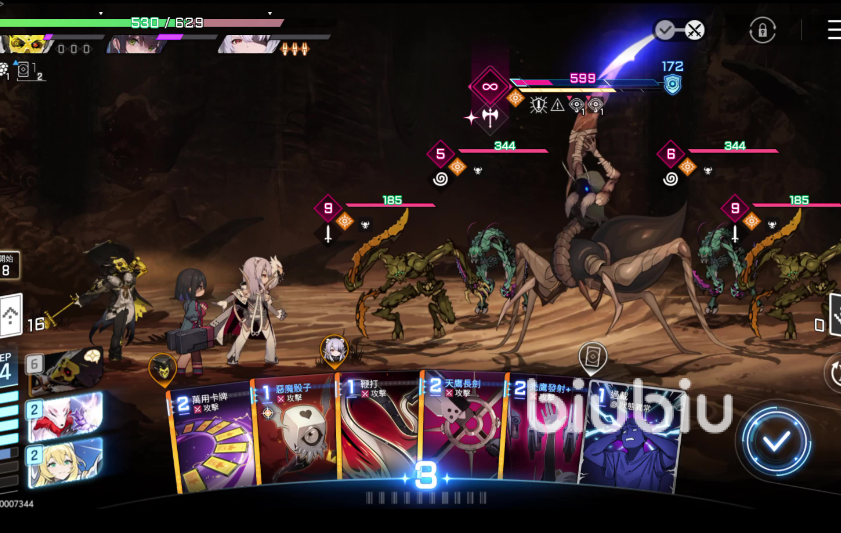Open the draw pile showing 16 cards
This screenshot has height=533, width=841.
tap(12, 317)
